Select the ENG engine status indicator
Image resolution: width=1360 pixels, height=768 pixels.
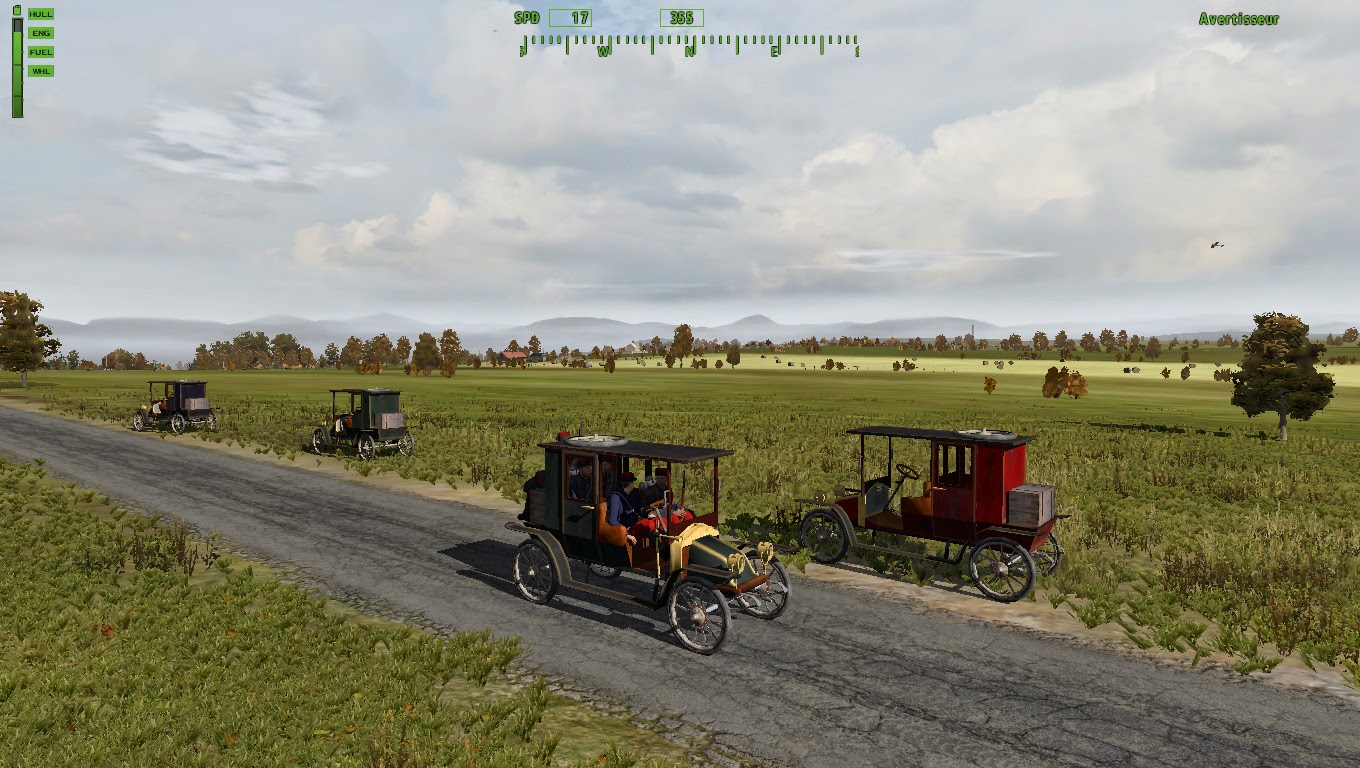pyautogui.click(x=41, y=33)
